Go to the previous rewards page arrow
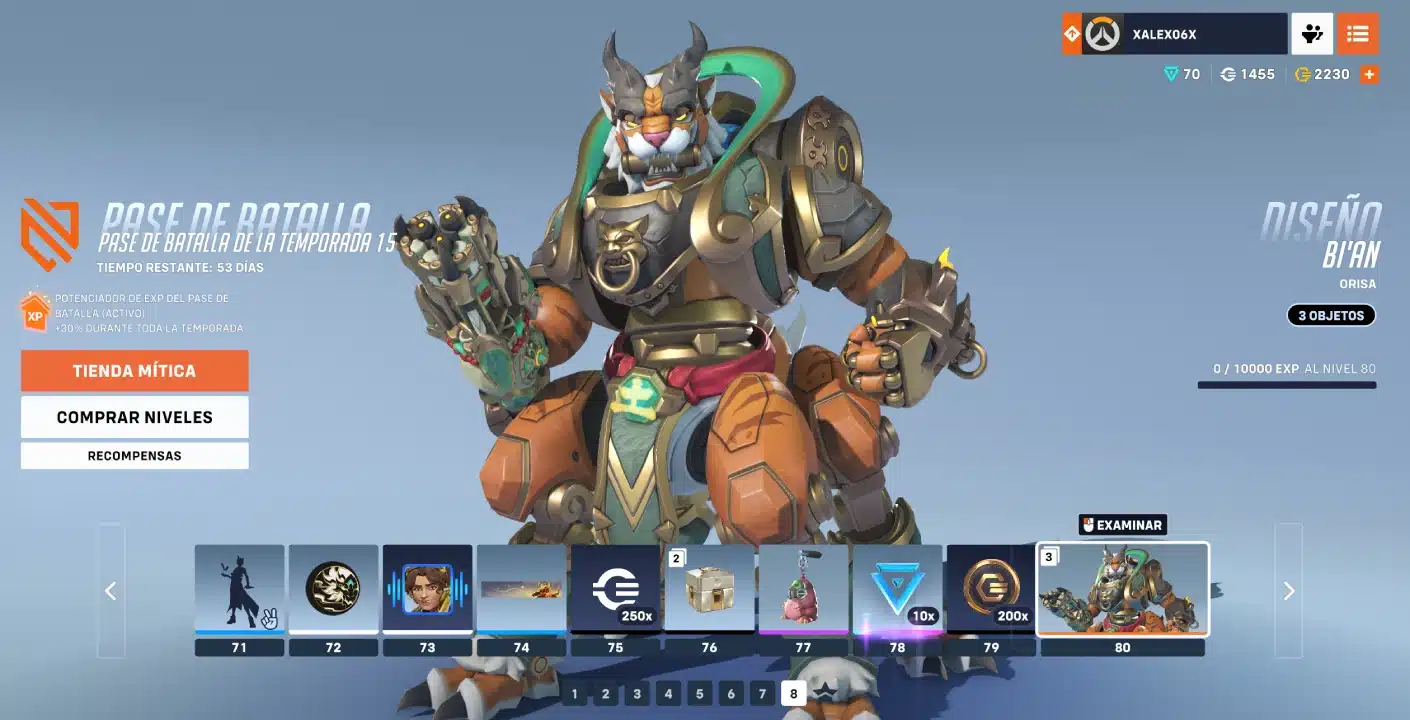 coord(111,591)
